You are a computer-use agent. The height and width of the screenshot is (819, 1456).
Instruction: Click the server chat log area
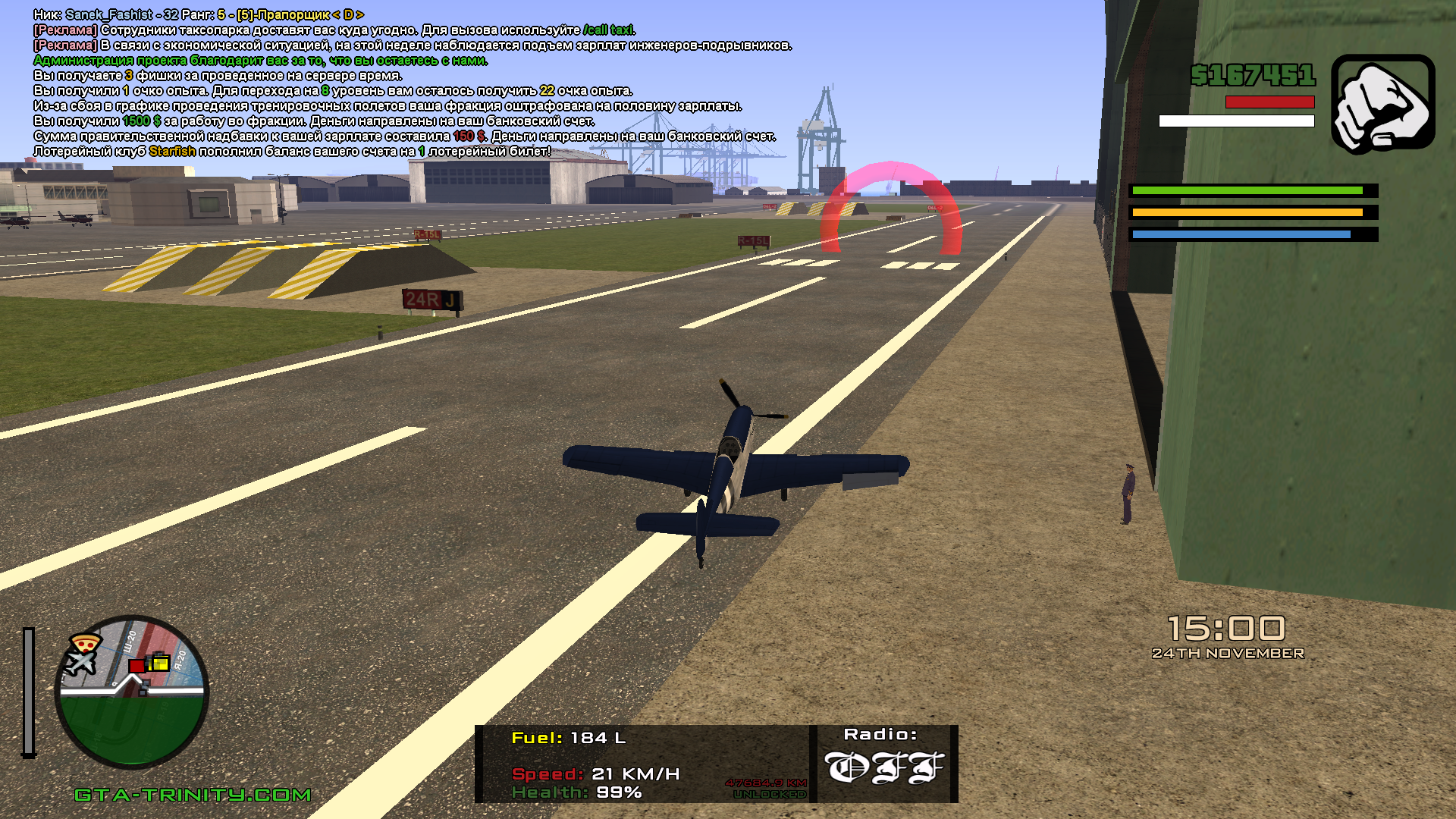pyautogui.click(x=409, y=83)
